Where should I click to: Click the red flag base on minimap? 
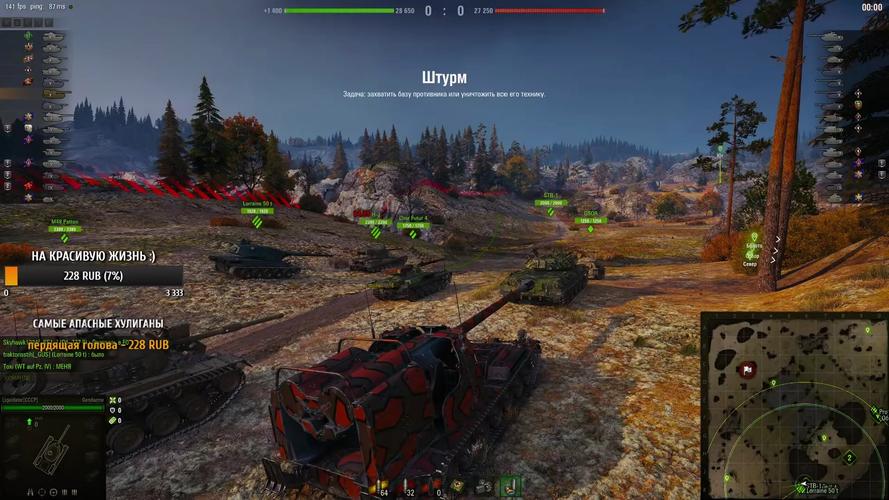coord(746,370)
